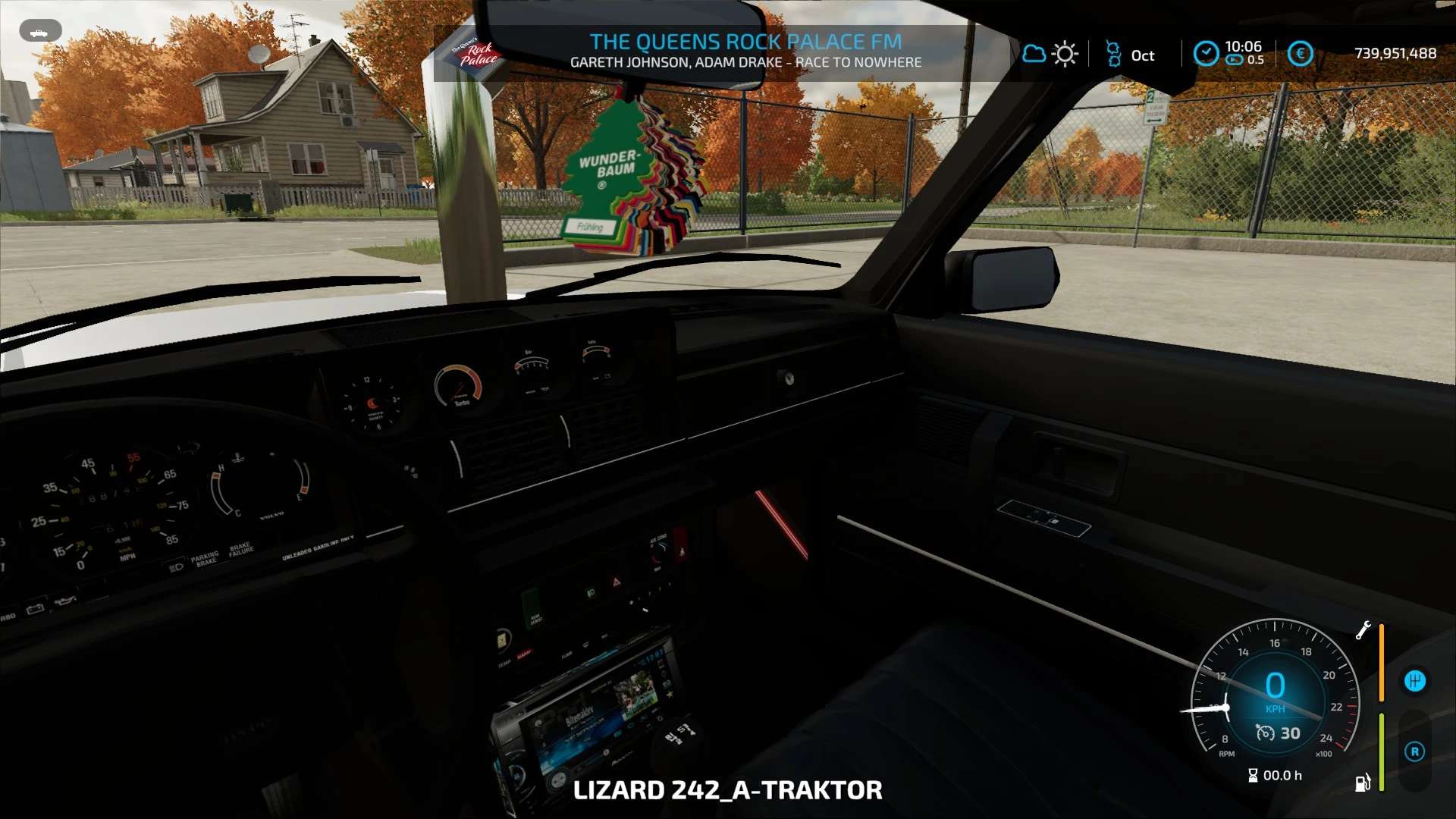Select the wrench damage icon
The image size is (1456, 819).
[1363, 630]
